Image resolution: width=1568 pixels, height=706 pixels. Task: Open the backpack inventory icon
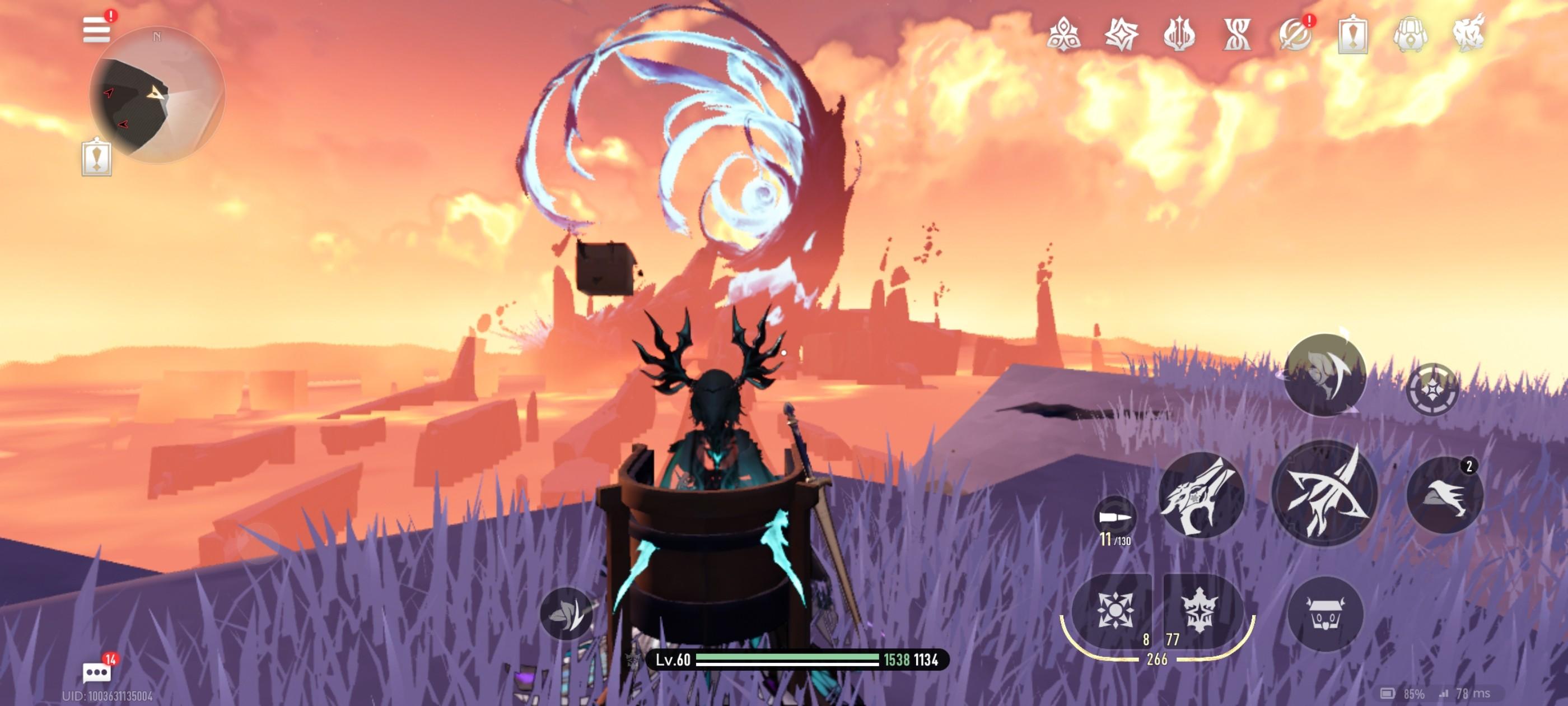point(1410,34)
